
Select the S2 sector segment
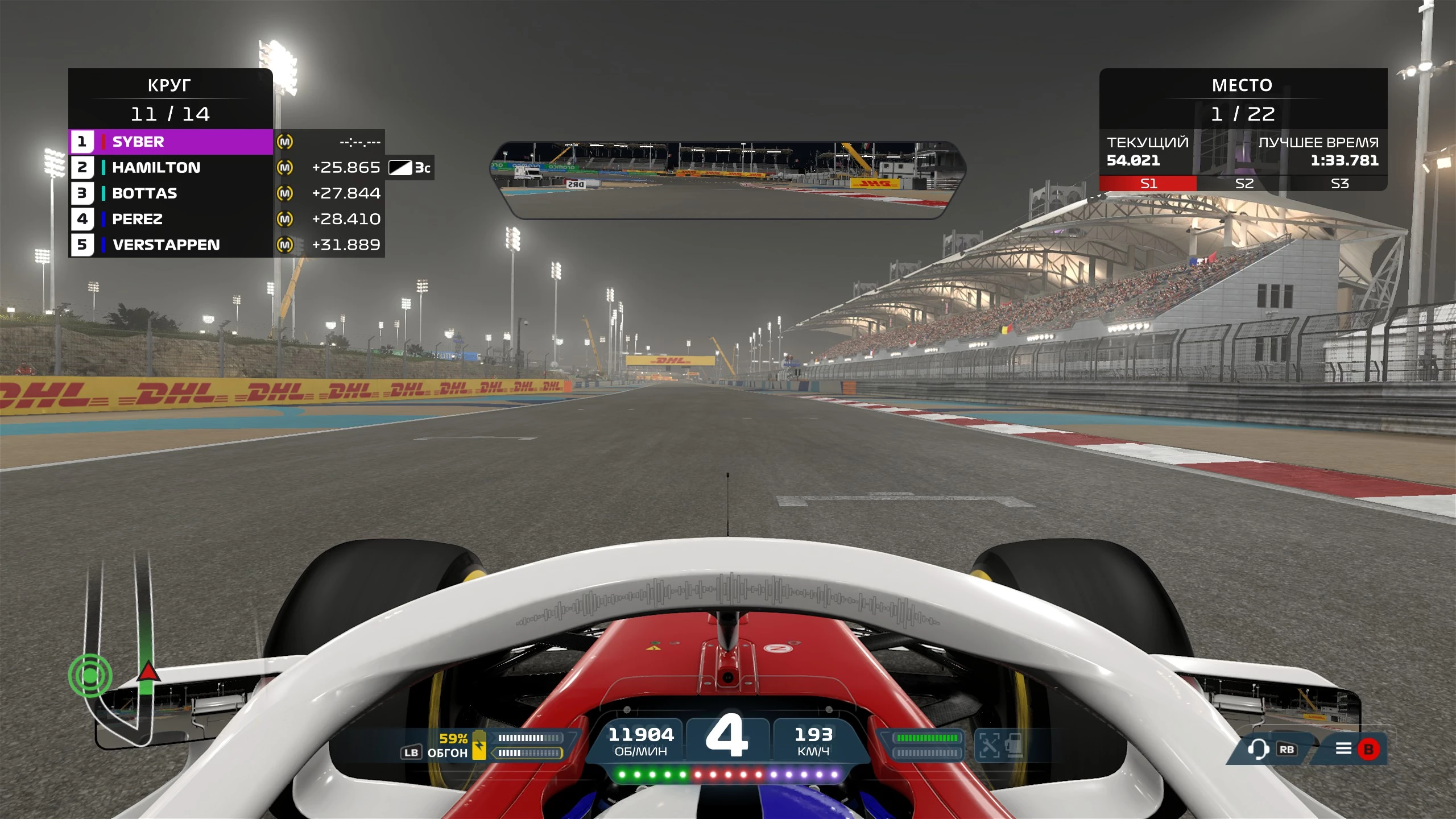(x=1244, y=184)
